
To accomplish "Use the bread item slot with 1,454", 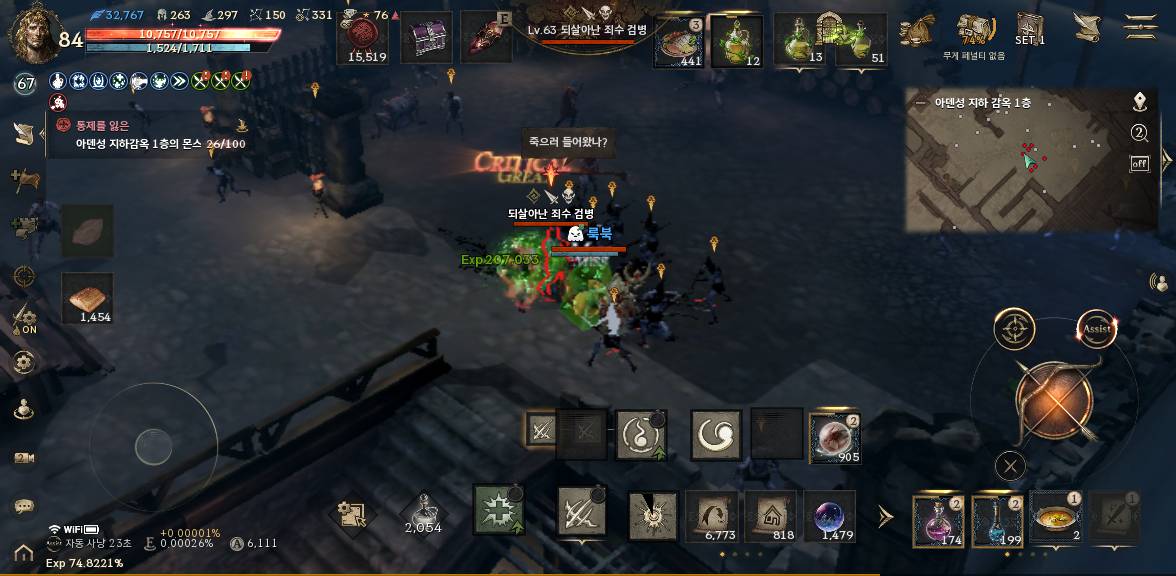I will (87, 298).
